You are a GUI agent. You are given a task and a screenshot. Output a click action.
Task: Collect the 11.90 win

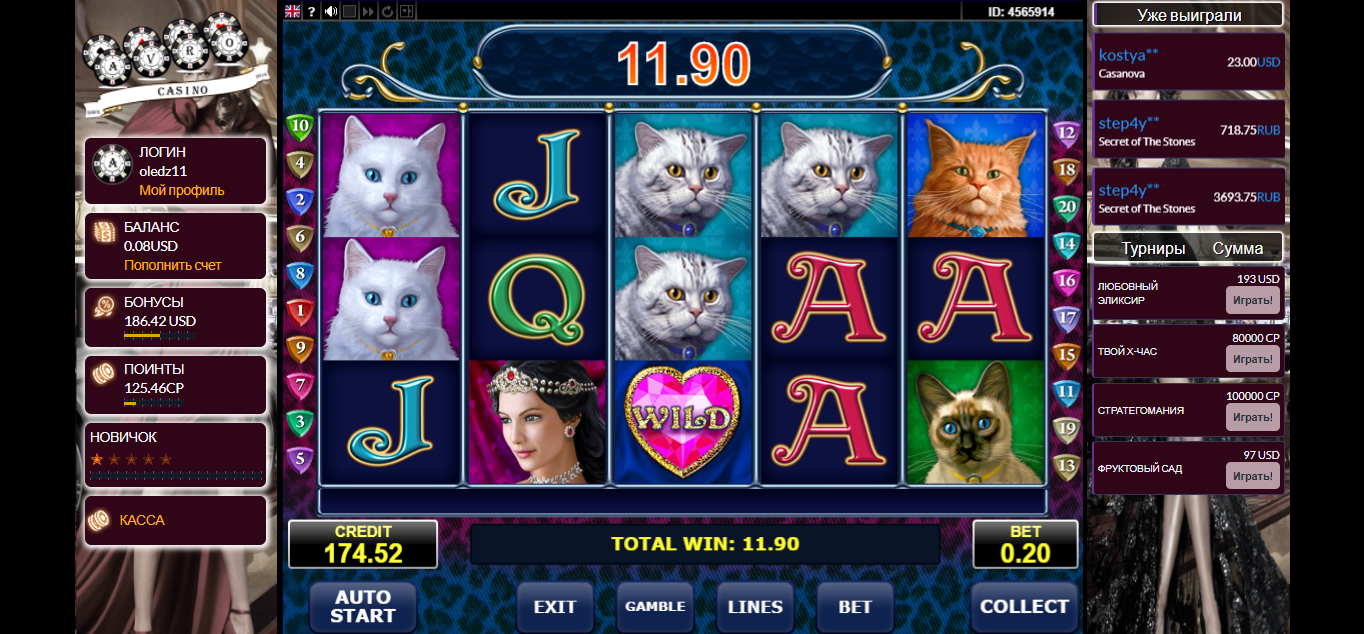[x=1024, y=607]
